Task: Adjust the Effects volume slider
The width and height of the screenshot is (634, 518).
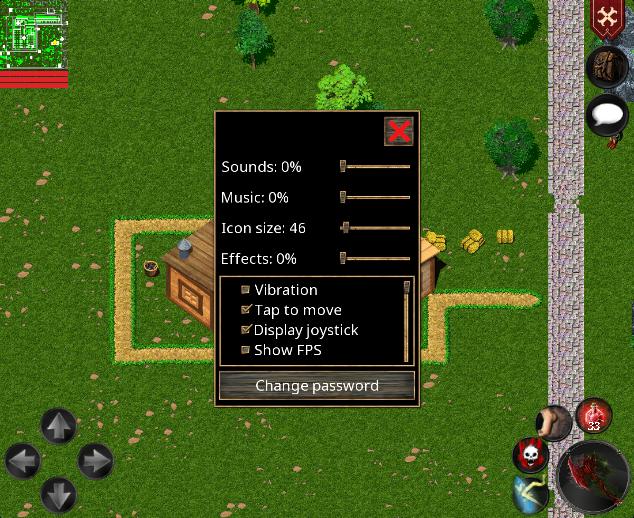Action: [343, 258]
